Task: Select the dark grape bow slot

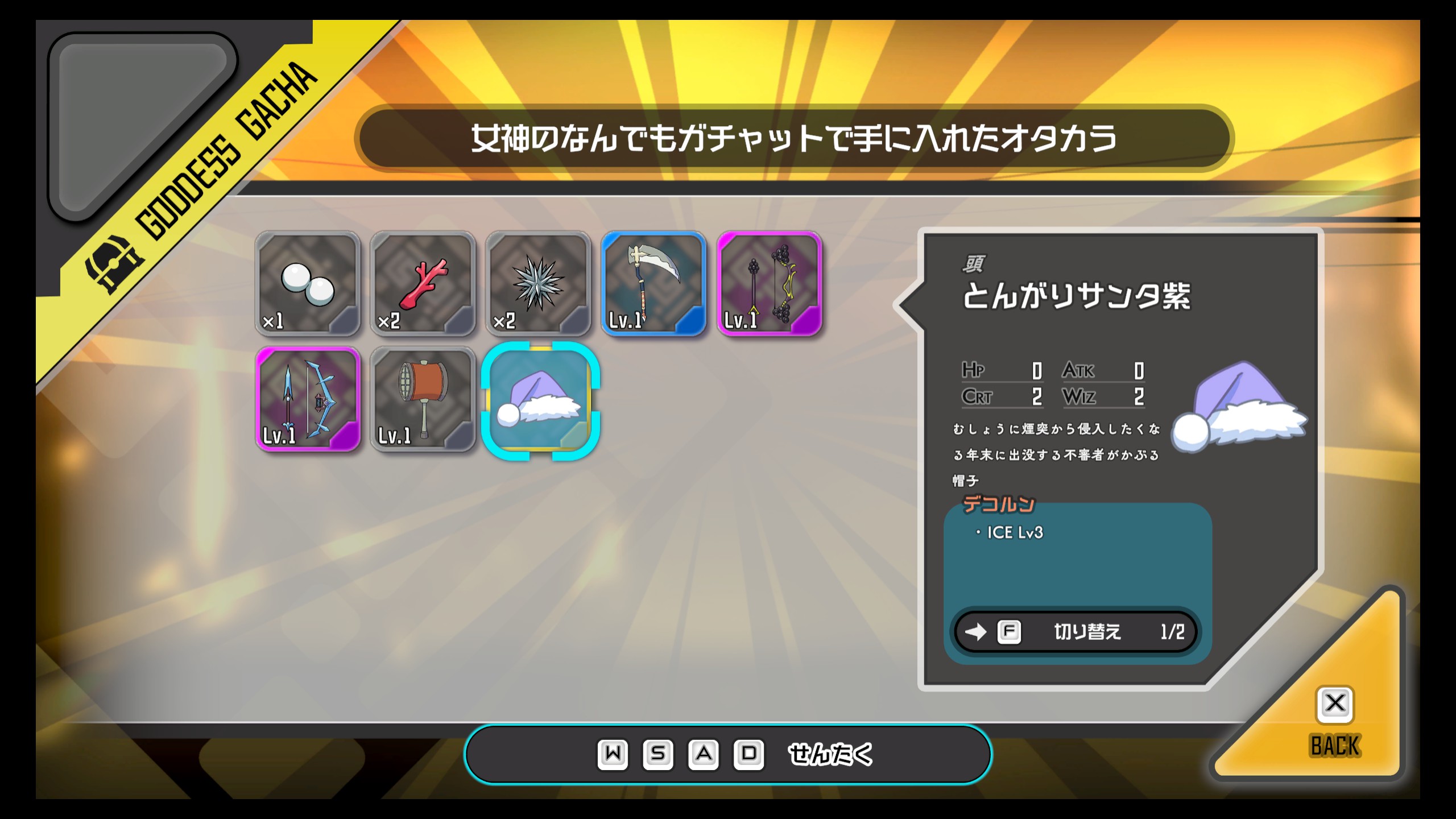Action: click(x=769, y=283)
